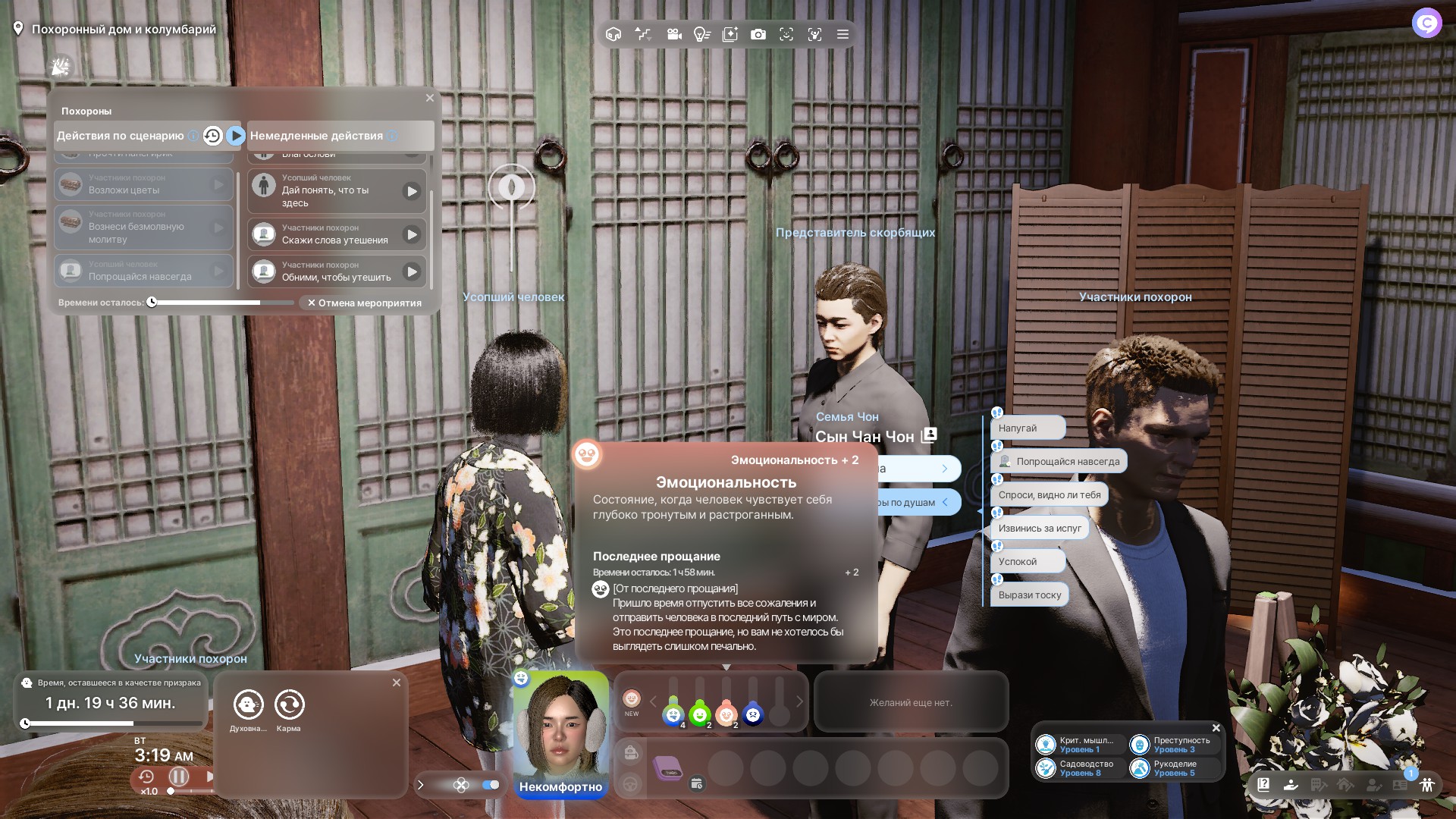Open the Духовная ghost ability
The image size is (1456, 819).
(x=248, y=705)
